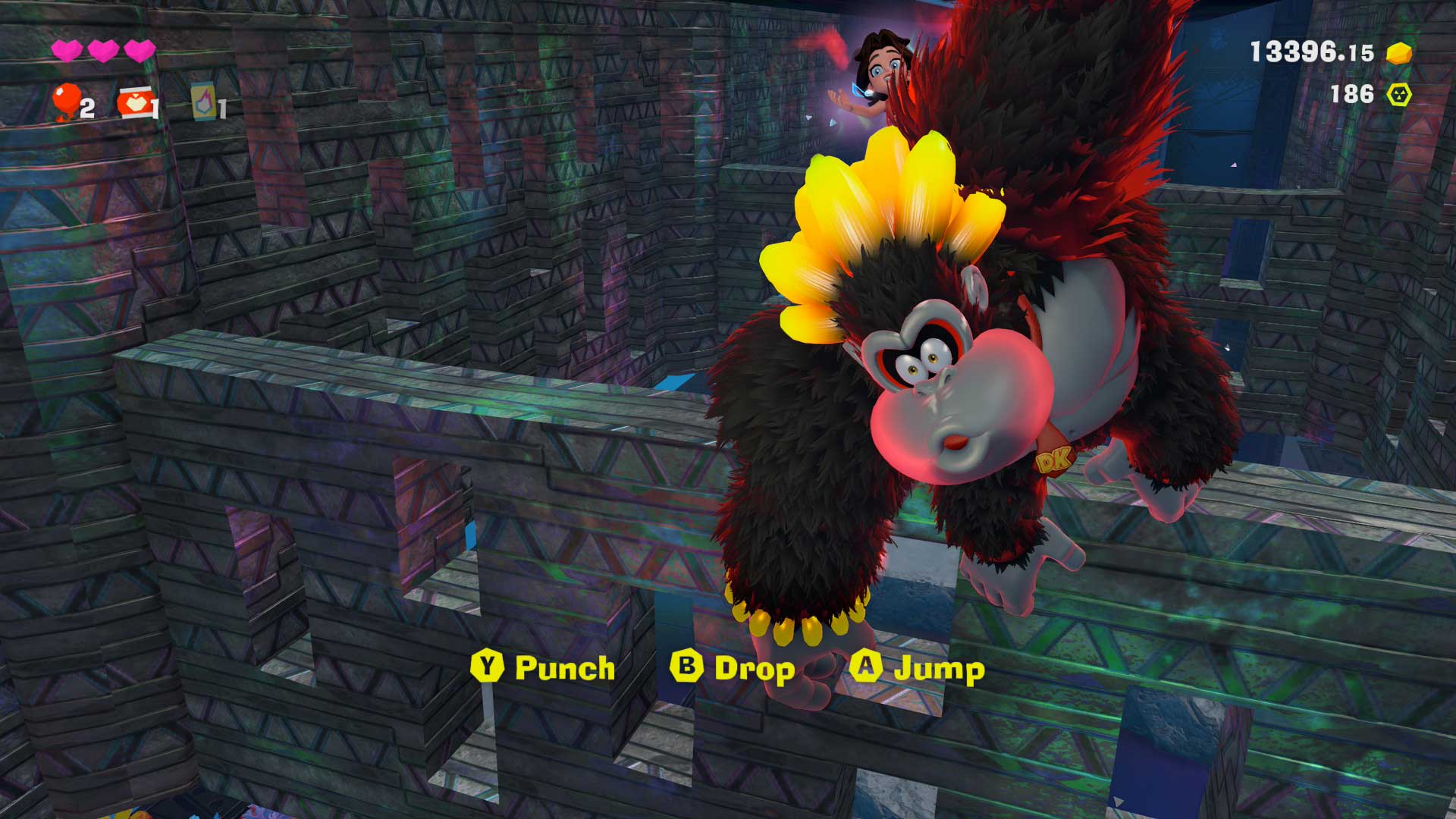The width and height of the screenshot is (1456, 819).
Task: Click the Jump action label
Action: click(x=940, y=668)
